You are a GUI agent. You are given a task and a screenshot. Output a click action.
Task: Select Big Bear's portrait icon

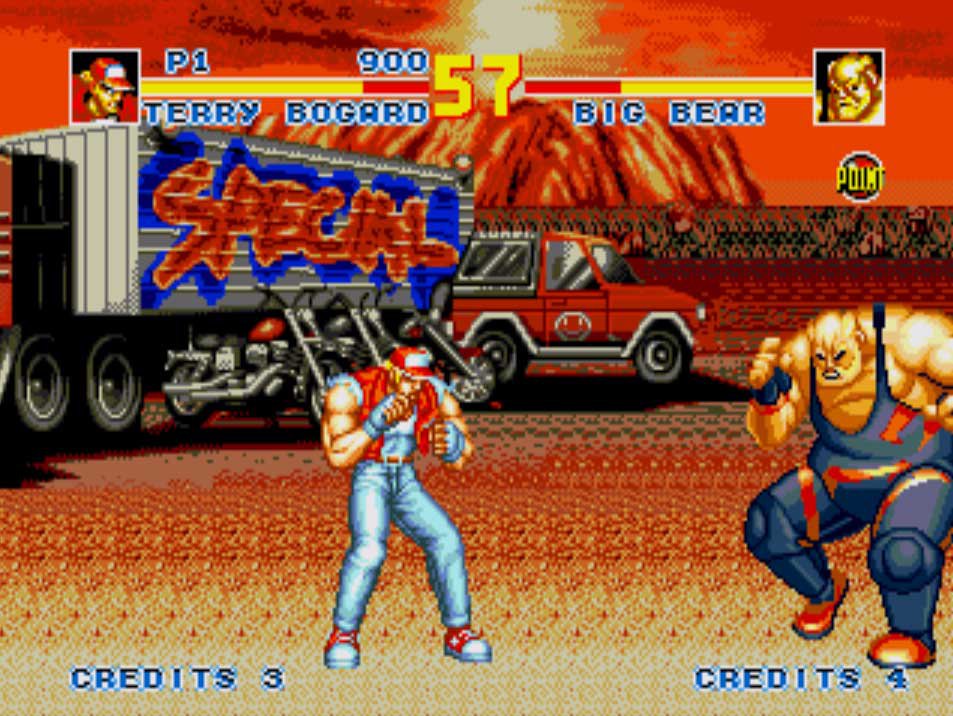849,87
